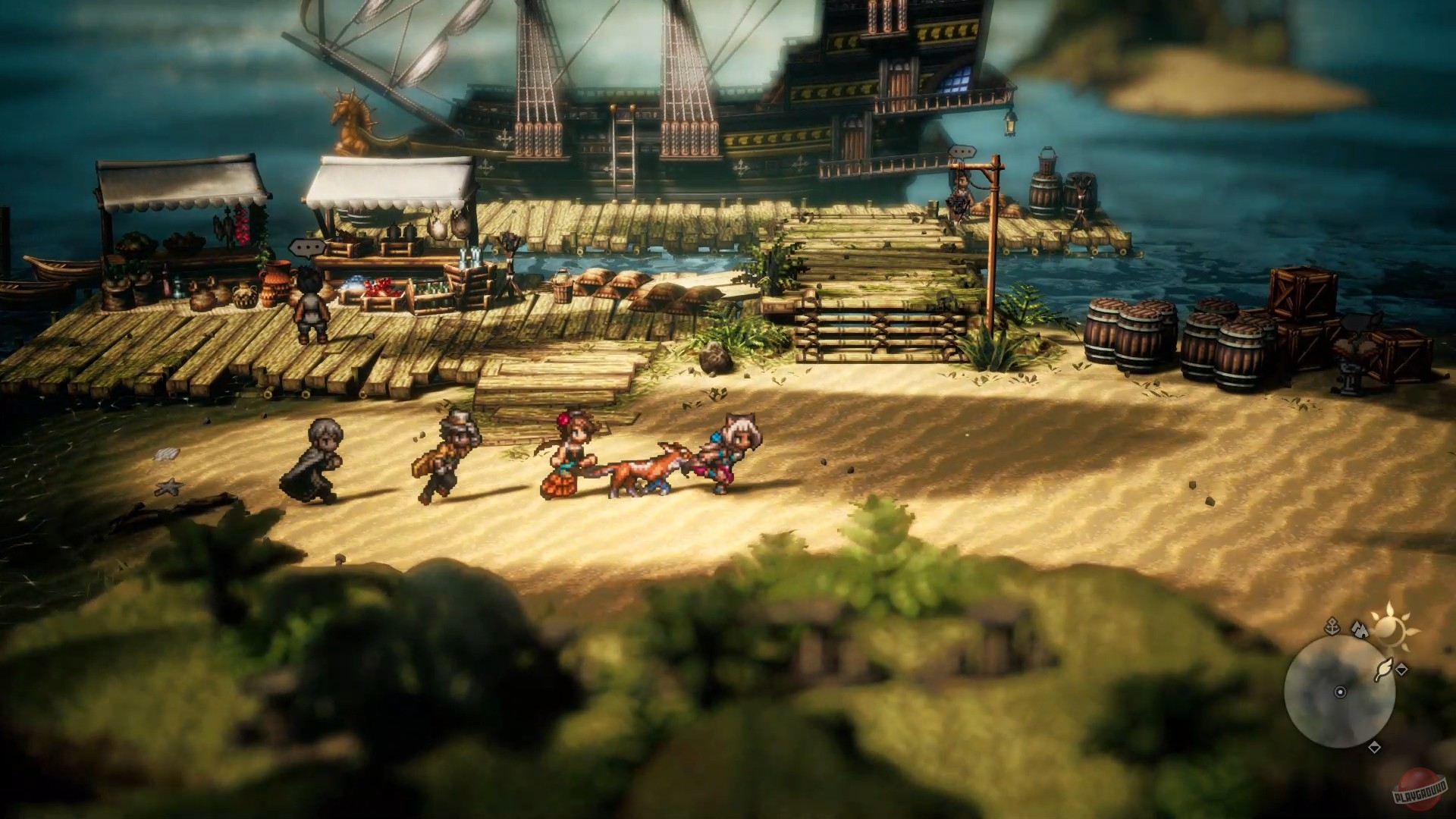Screen dimensions: 1456x819
Task: Click the diamond marker right of the minimap
Action: (1401, 670)
